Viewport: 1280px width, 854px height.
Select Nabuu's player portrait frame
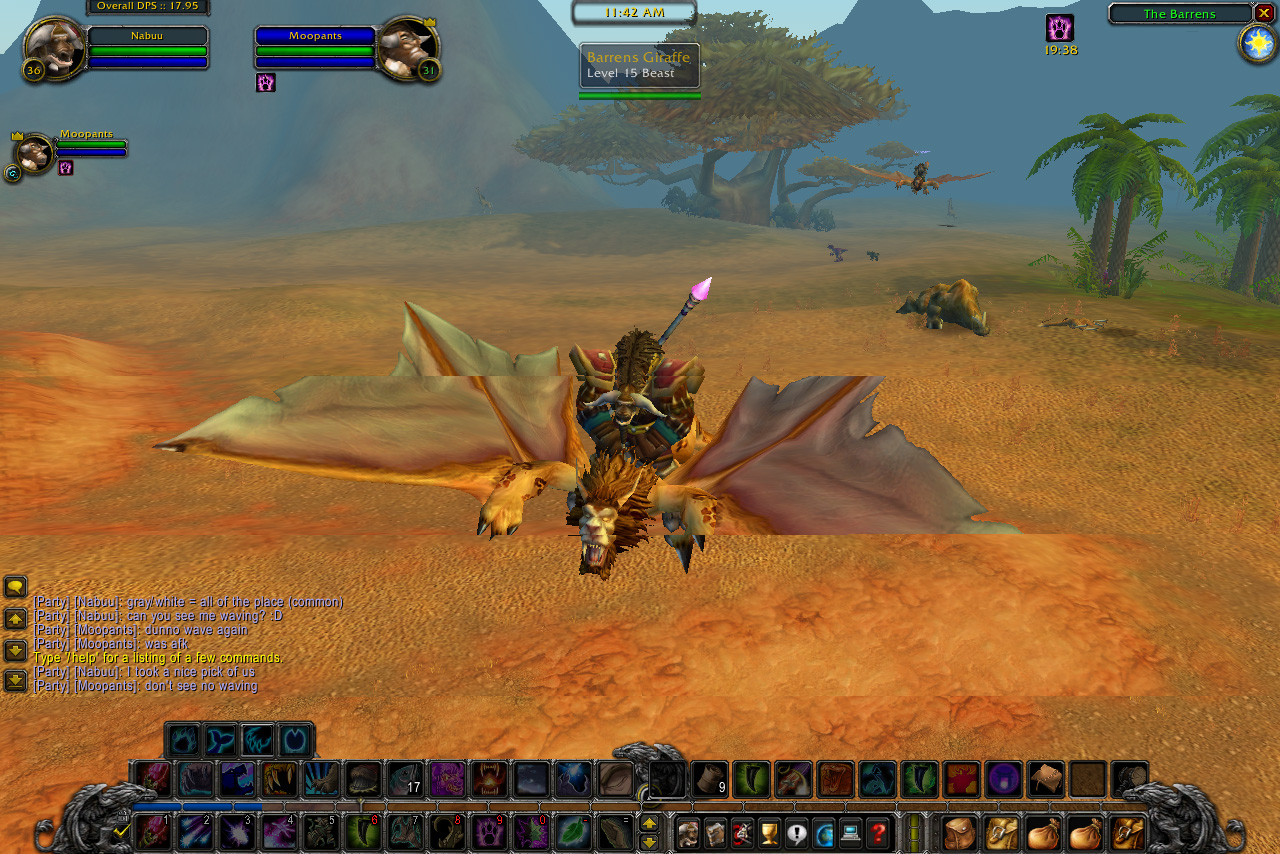point(55,48)
